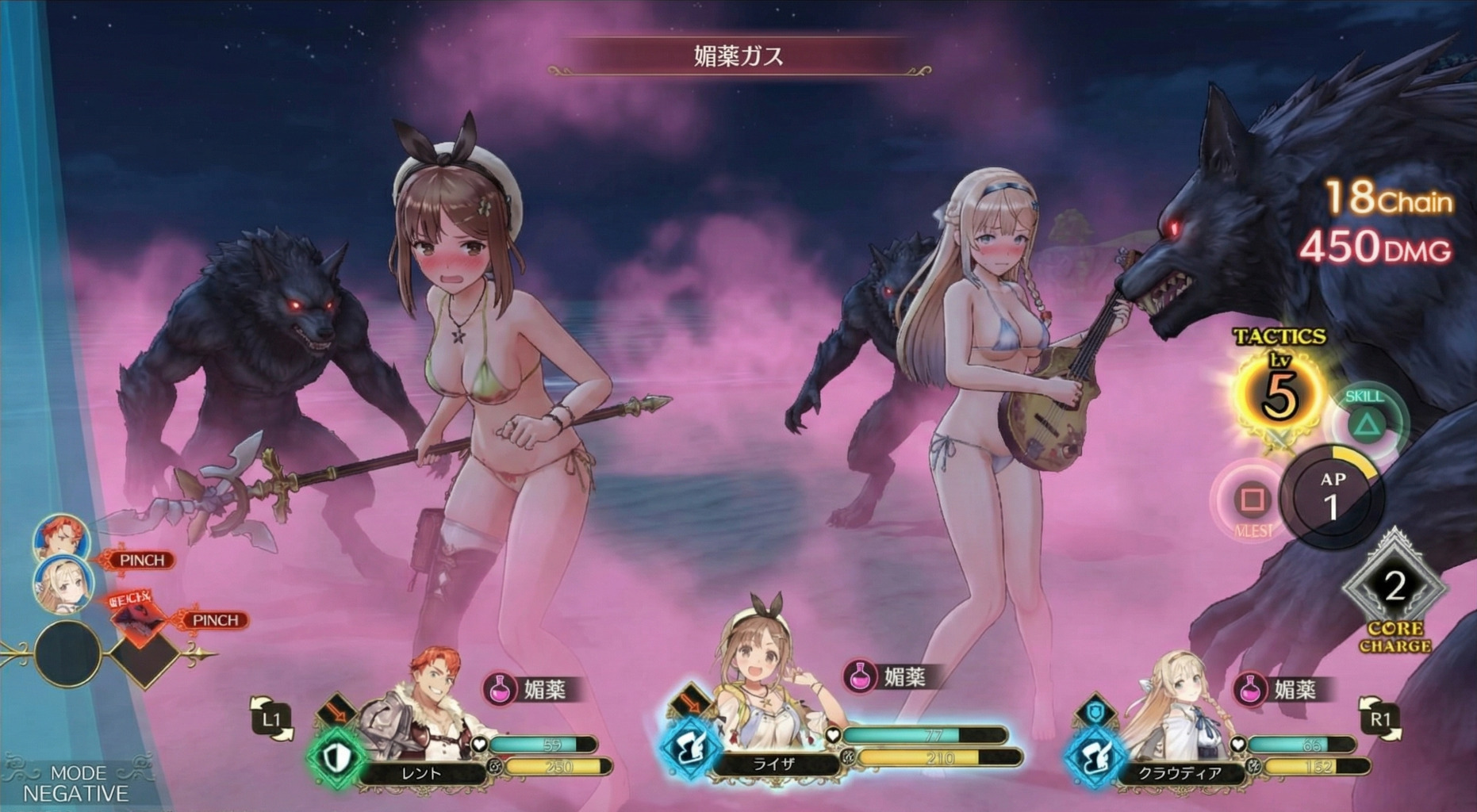Click Klaudia's blue role icon
Viewport: 1477px width, 812px height.
(1095, 757)
